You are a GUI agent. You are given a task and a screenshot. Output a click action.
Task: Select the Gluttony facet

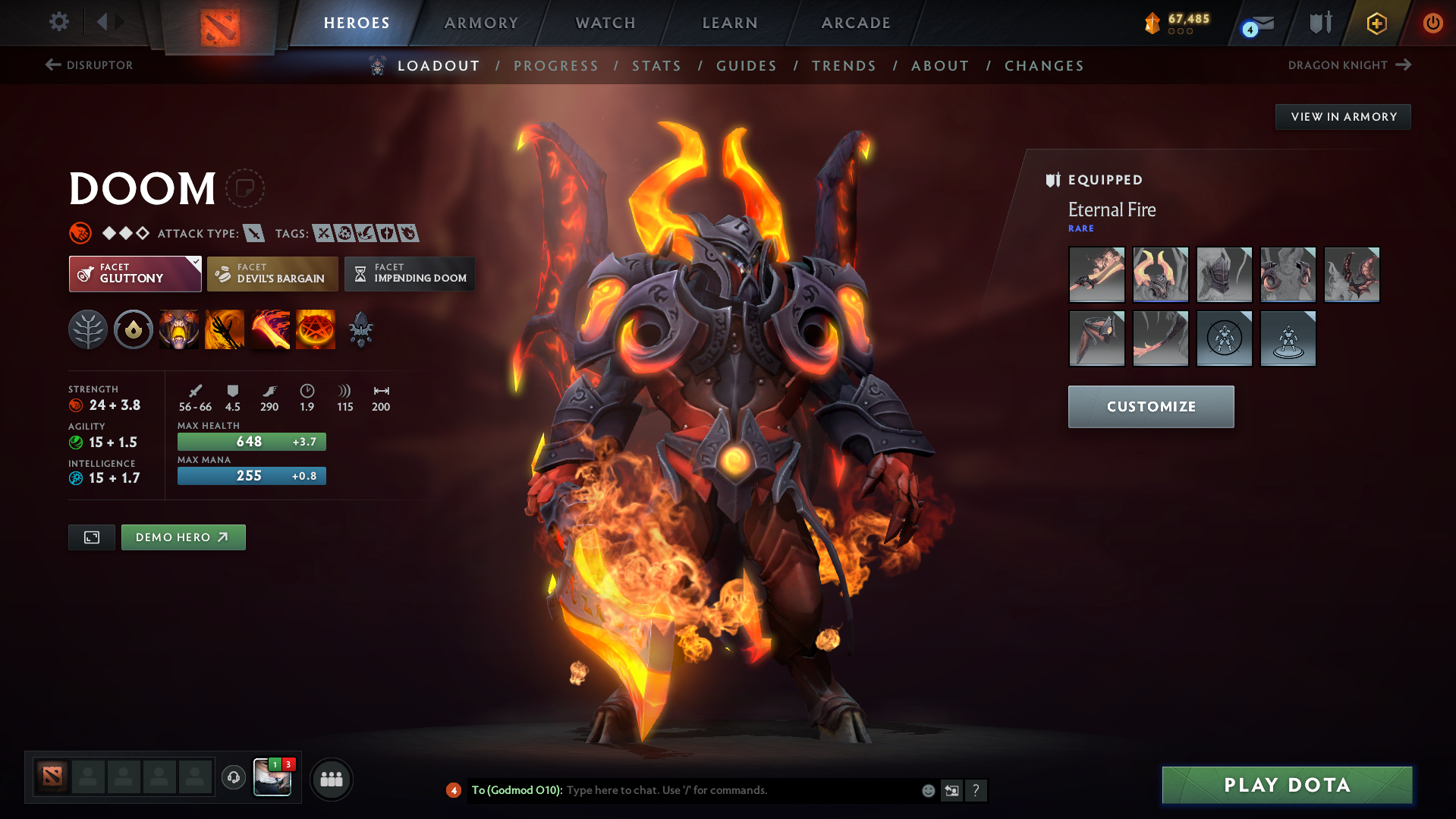[x=134, y=274]
